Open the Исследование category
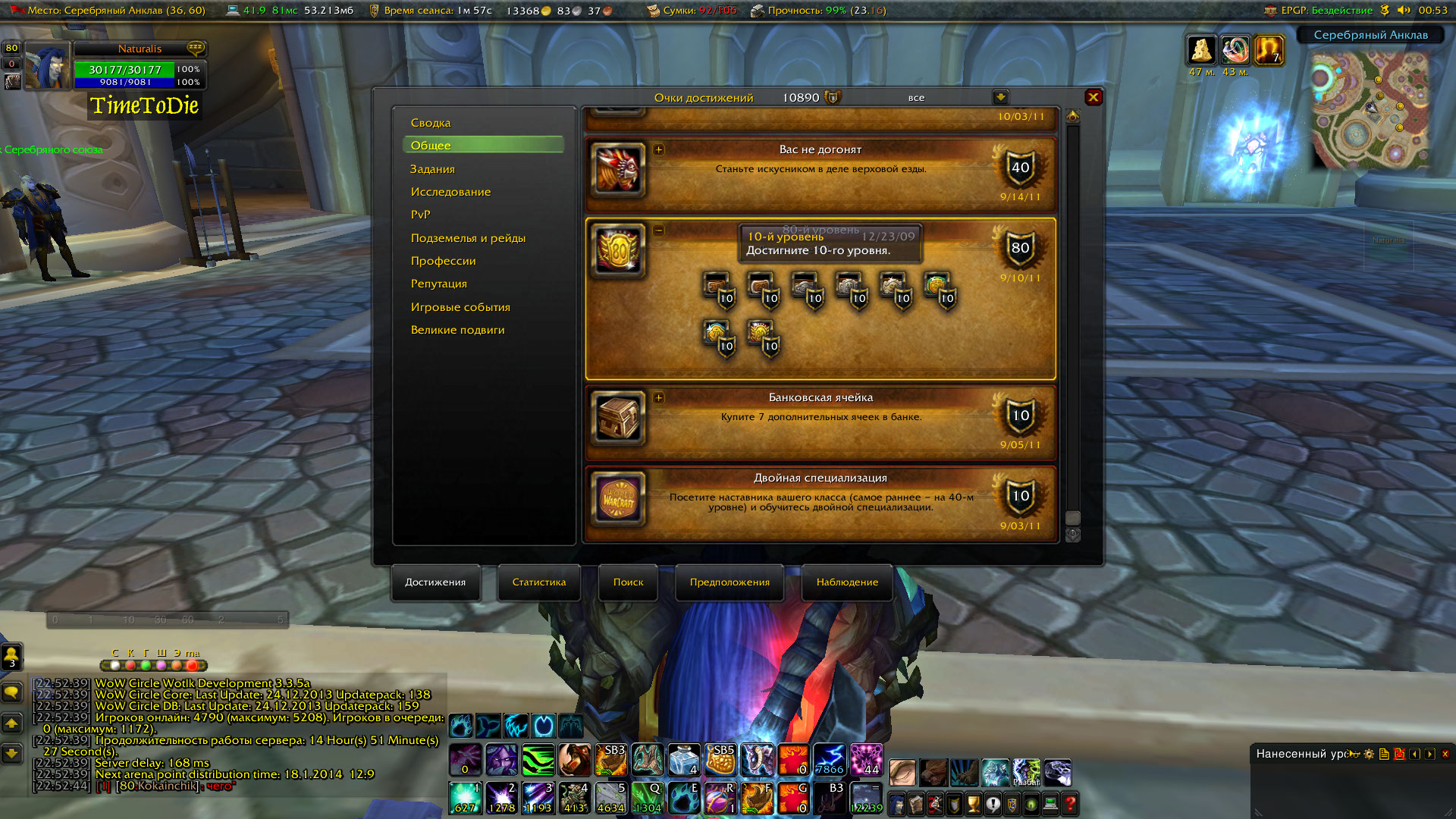 (x=450, y=192)
